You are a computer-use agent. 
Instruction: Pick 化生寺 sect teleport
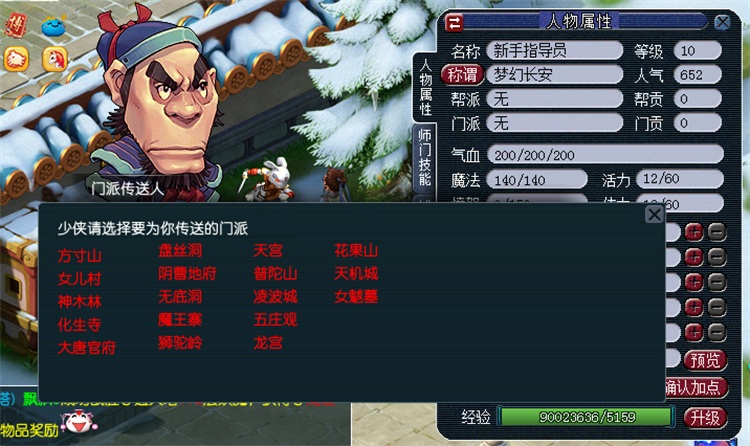[x=80, y=325]
